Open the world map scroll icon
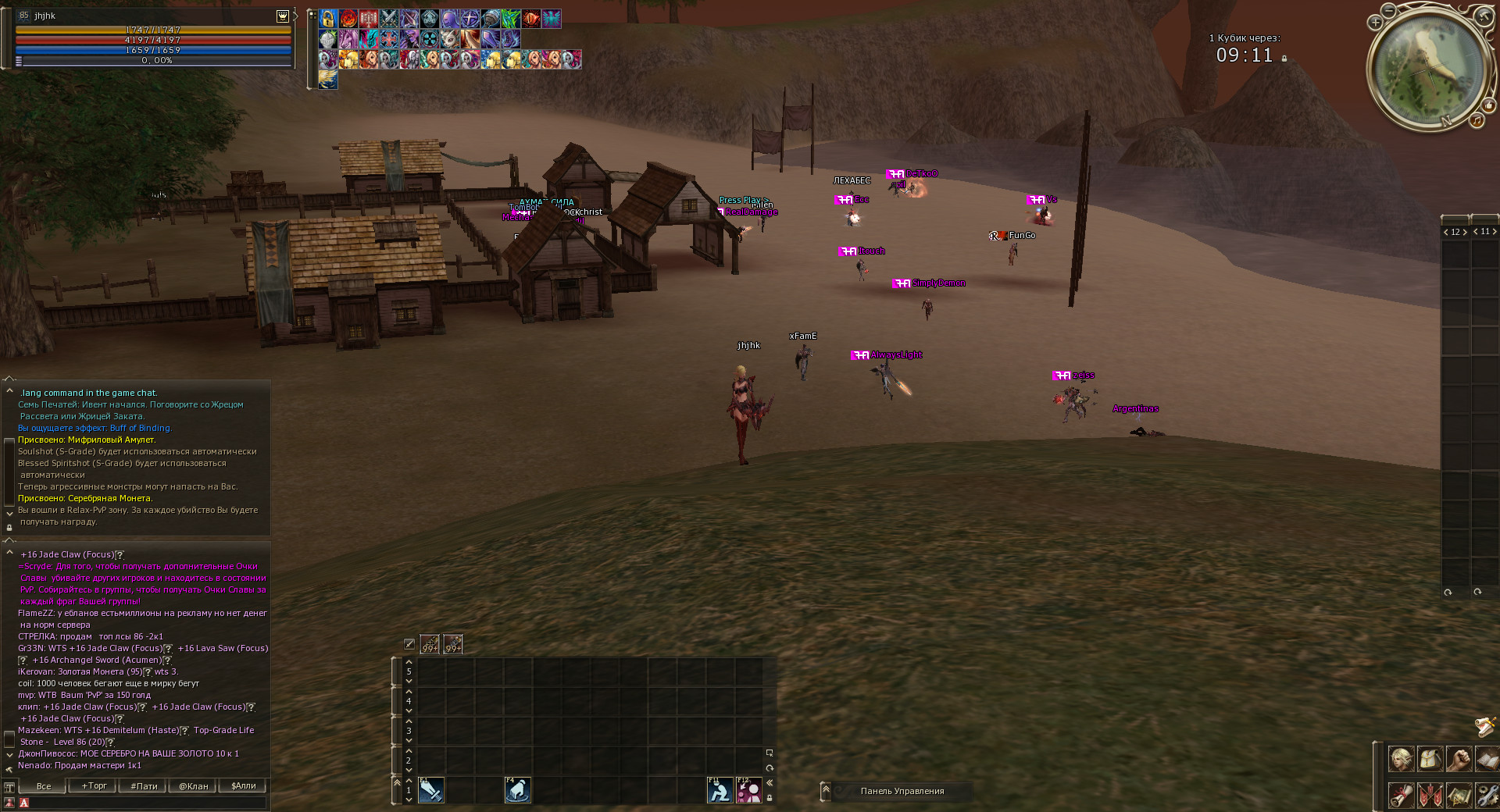The image size is (1500, 812). click(x=1458, y=795)
